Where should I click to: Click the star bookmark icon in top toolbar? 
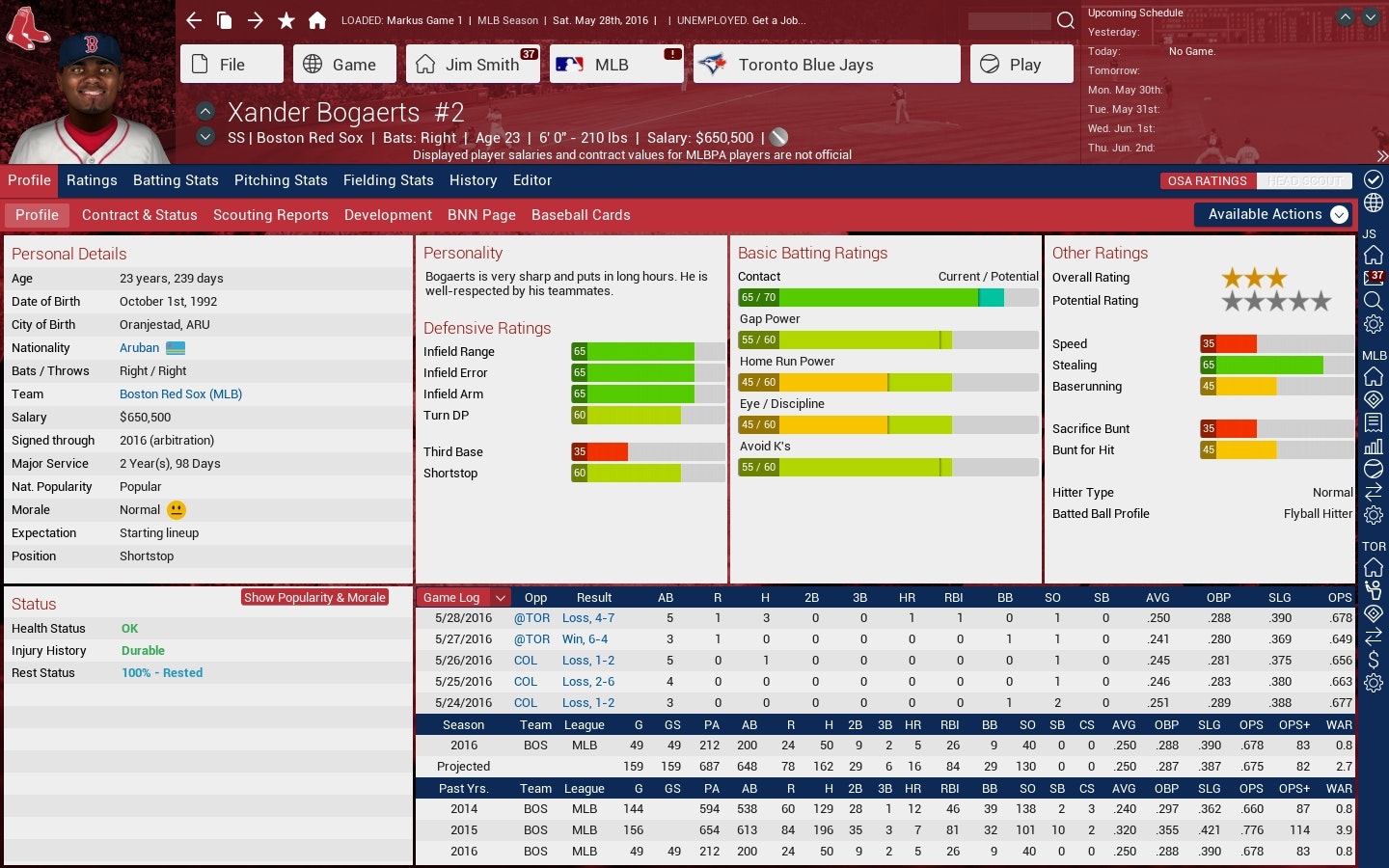click(x=286, y=19)
